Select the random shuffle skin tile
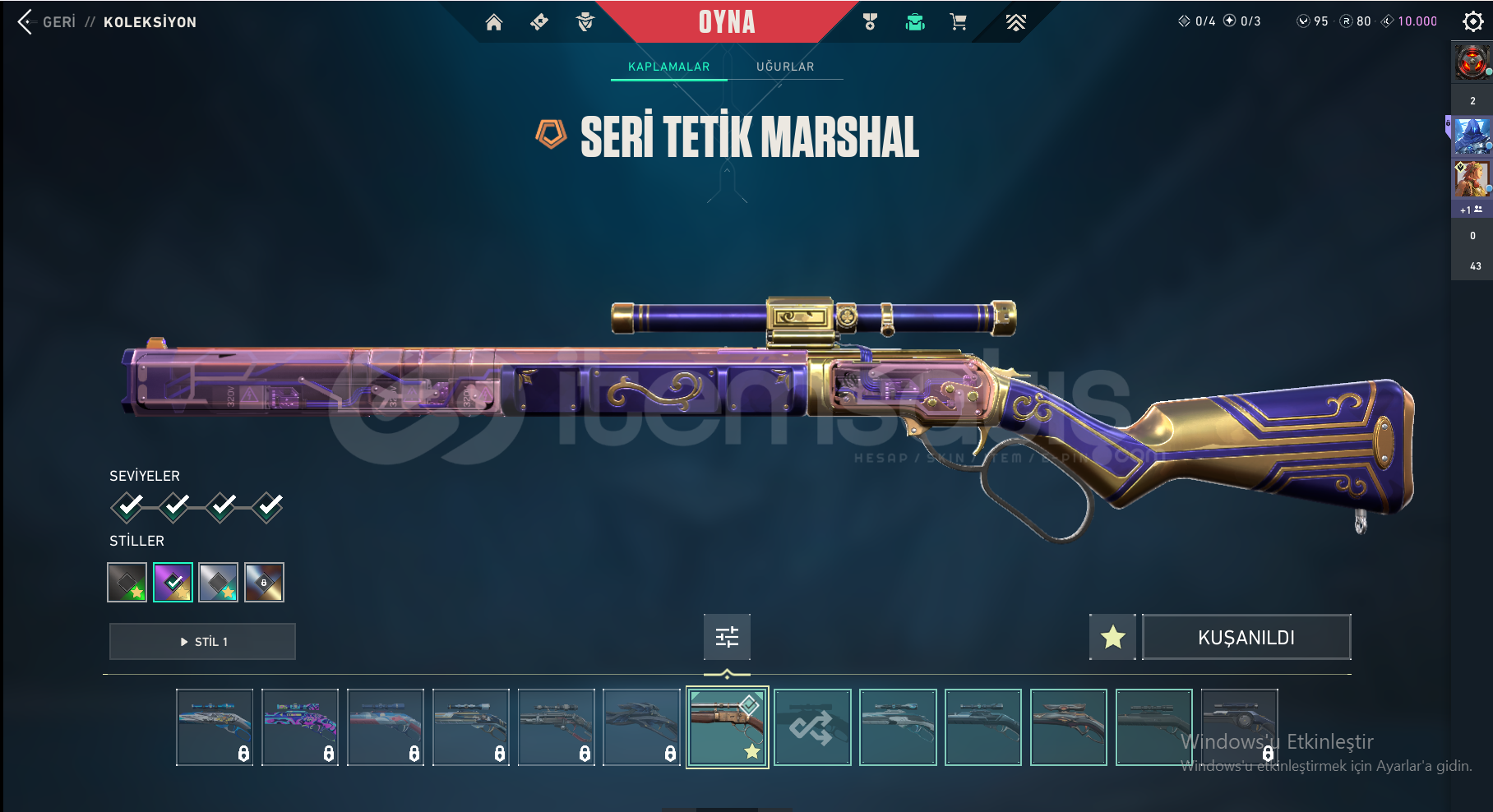Viewport: 1493px width, 812px height. pyautogui.click(x=812, y=727)
